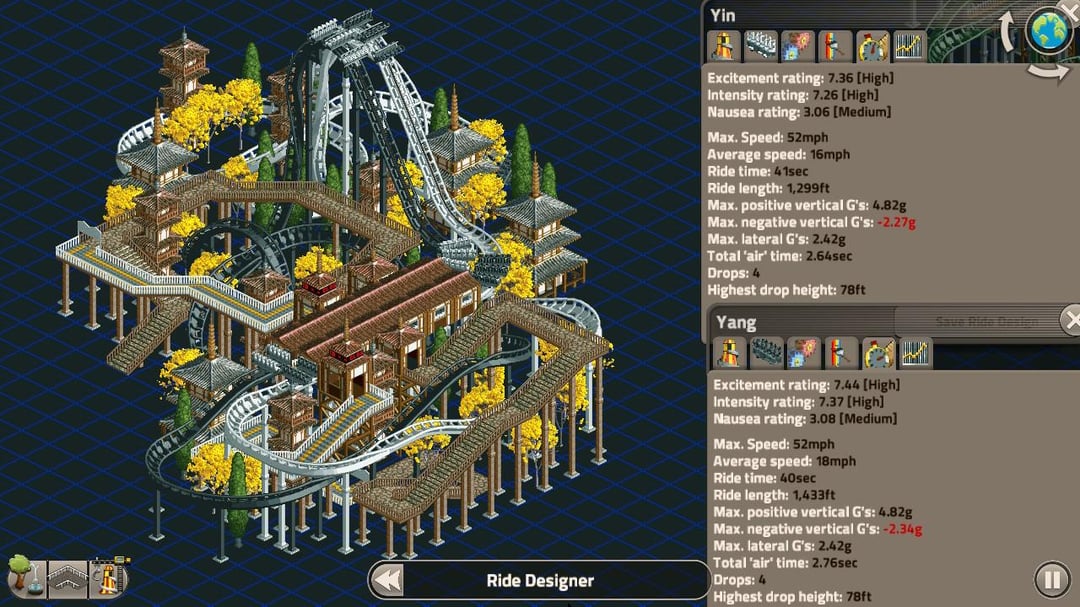Pause the game with the pause button

pyautogui.click(x=1051, y=579)
